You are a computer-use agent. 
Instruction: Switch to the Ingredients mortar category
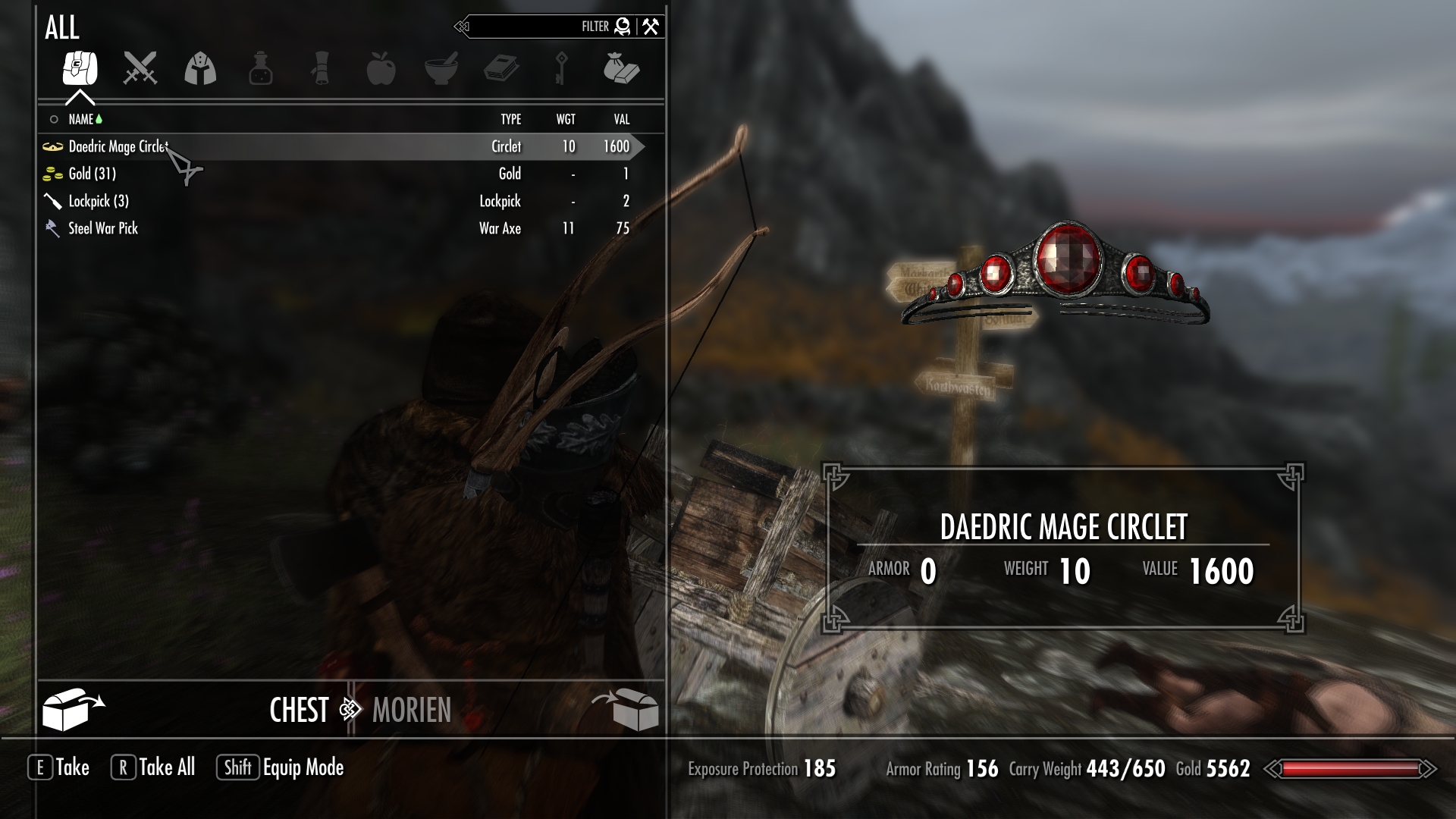[441, 69]
